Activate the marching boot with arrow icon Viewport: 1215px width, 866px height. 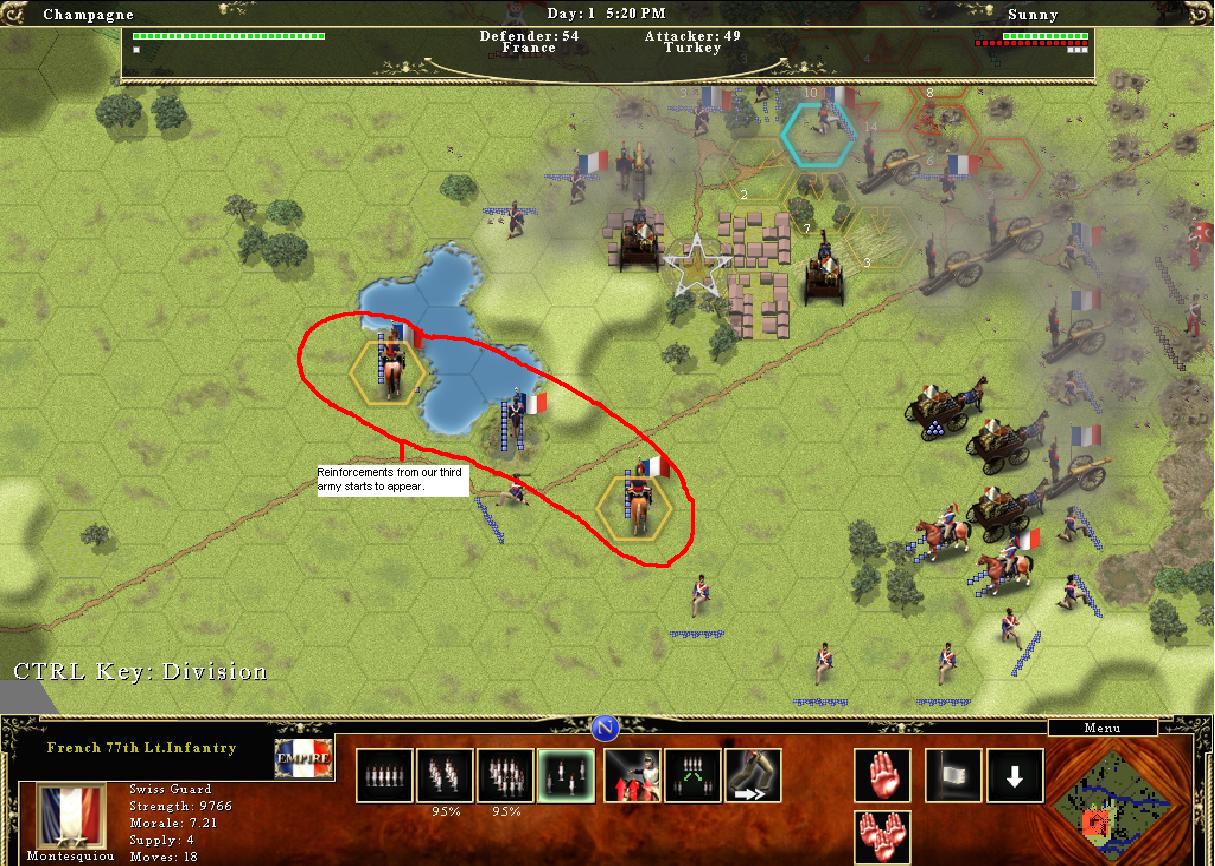pyautogui.click(x=753, y=776)
